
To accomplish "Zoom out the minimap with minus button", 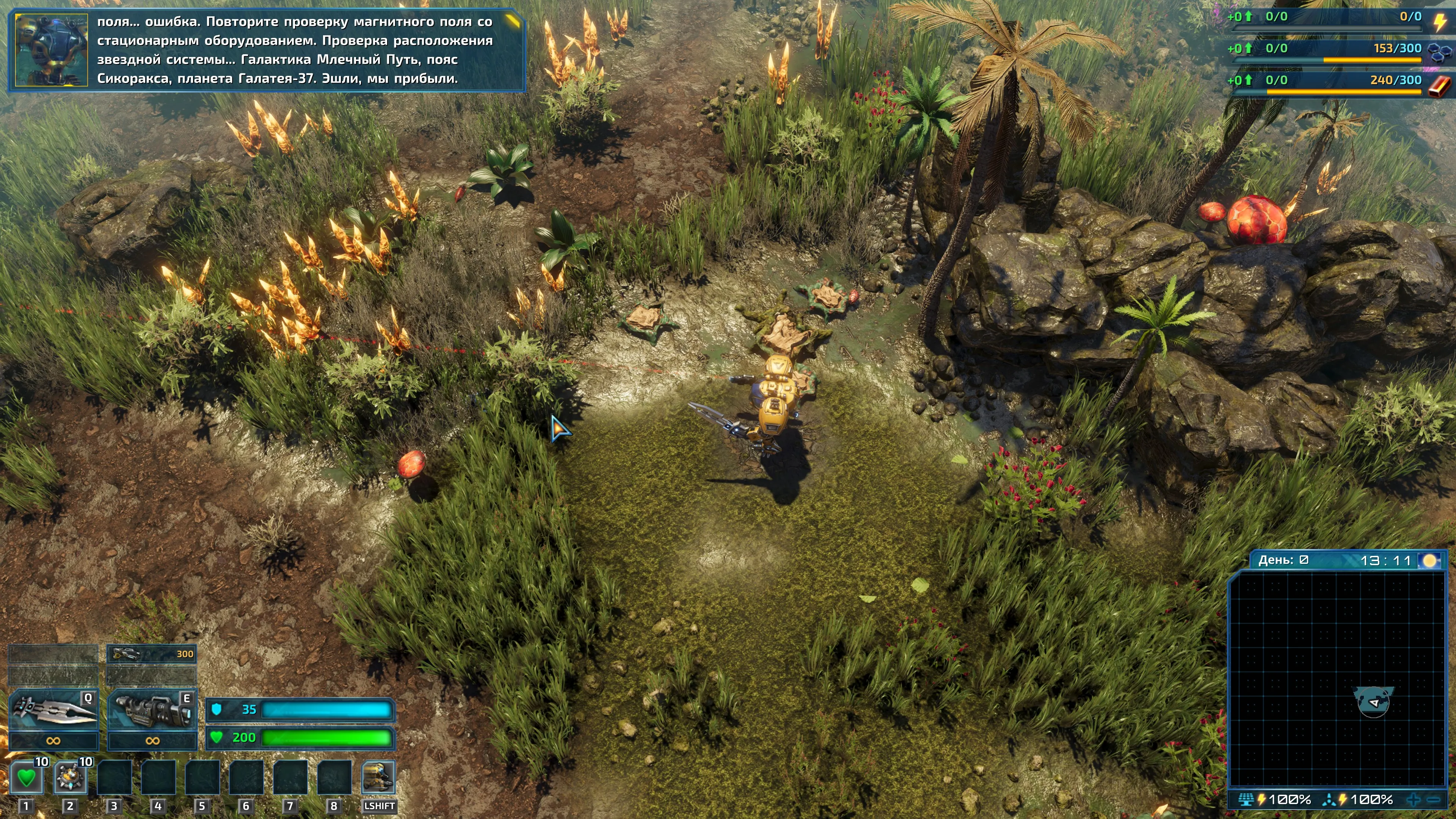I will point(1434,799).
